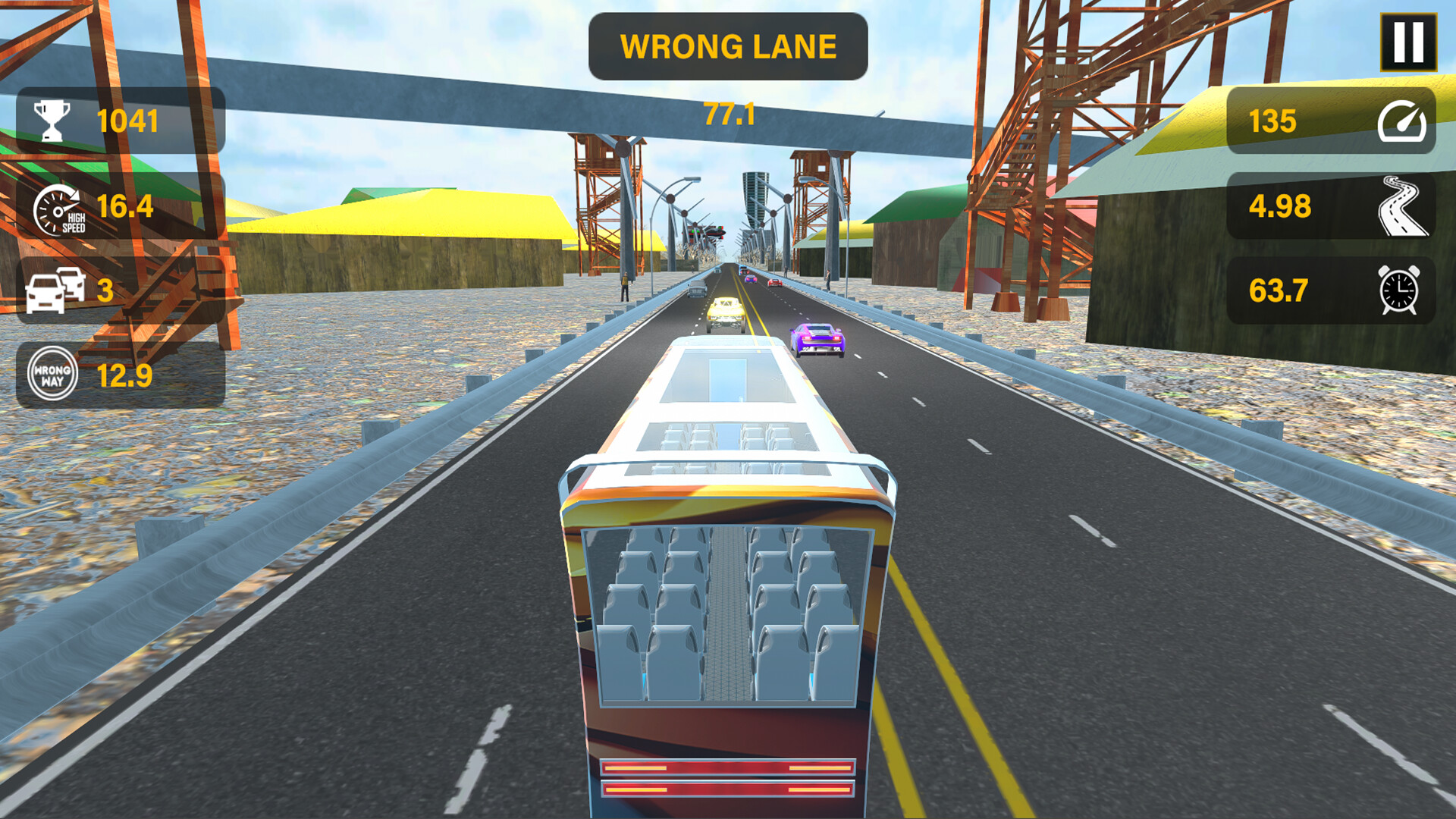
Task: Select the overtake counter panel showing 3
Action: point(121,291)
